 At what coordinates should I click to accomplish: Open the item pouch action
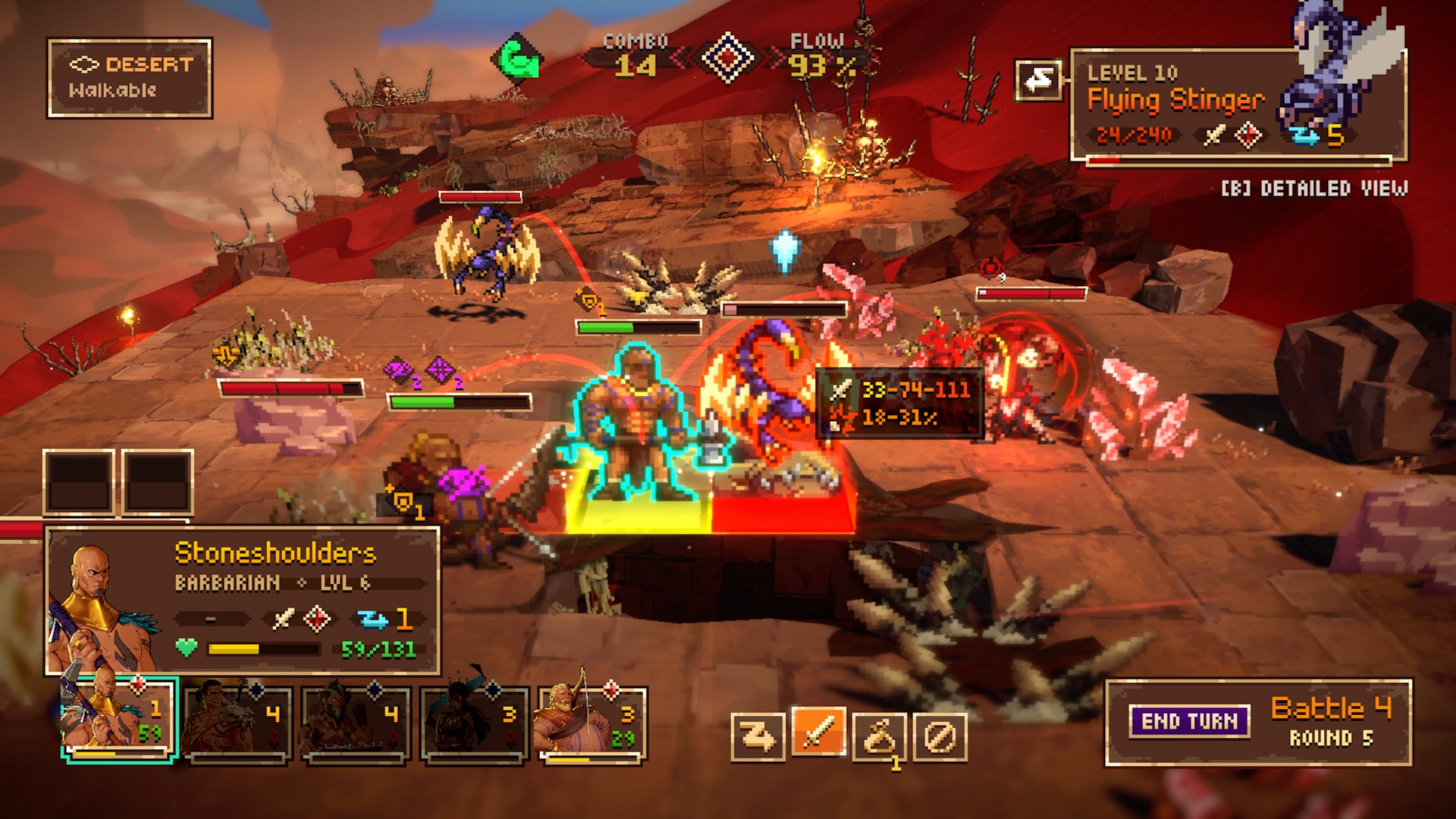(x=879, y=736)
